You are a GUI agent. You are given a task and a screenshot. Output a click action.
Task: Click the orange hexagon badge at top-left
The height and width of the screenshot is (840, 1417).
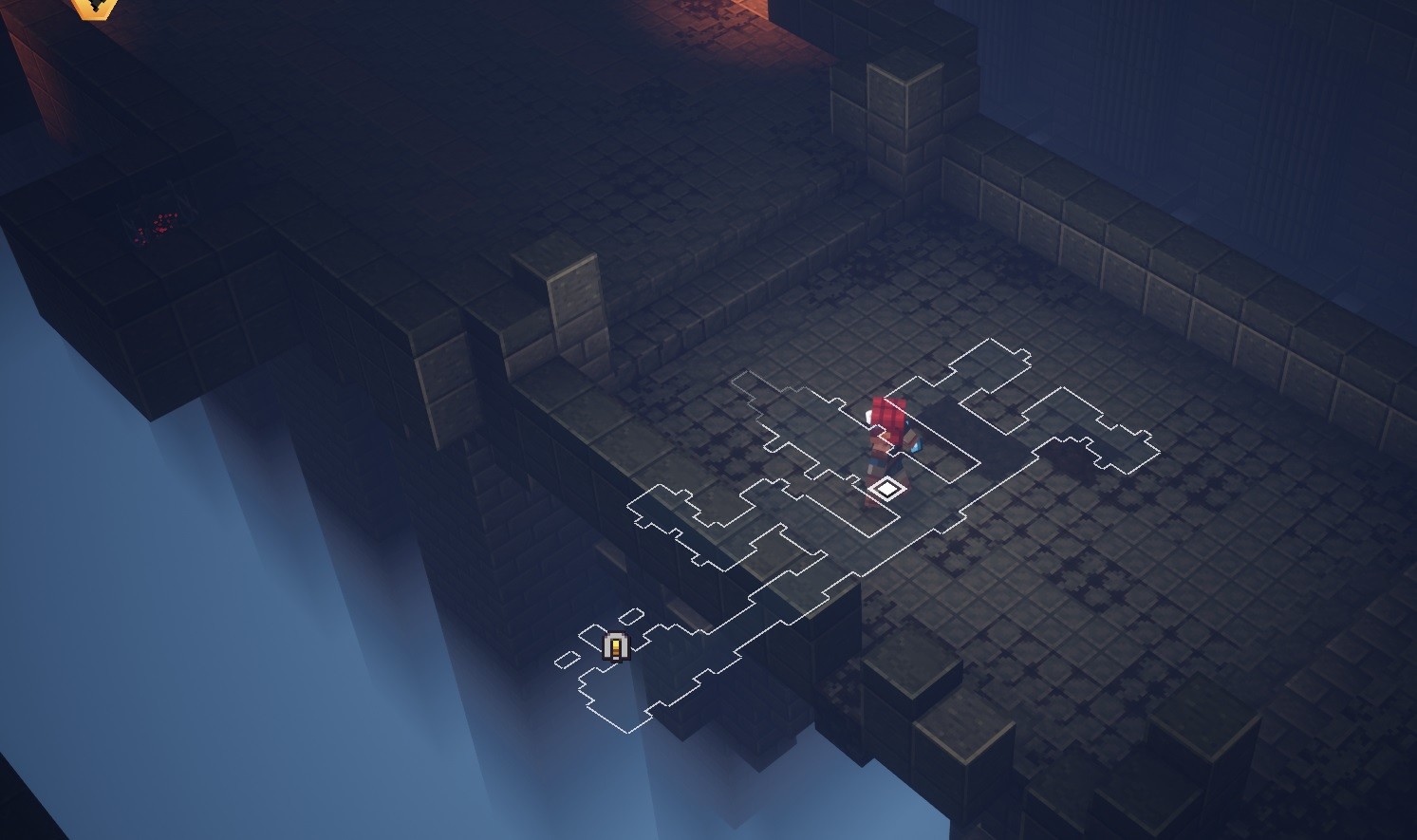(95, 7)
